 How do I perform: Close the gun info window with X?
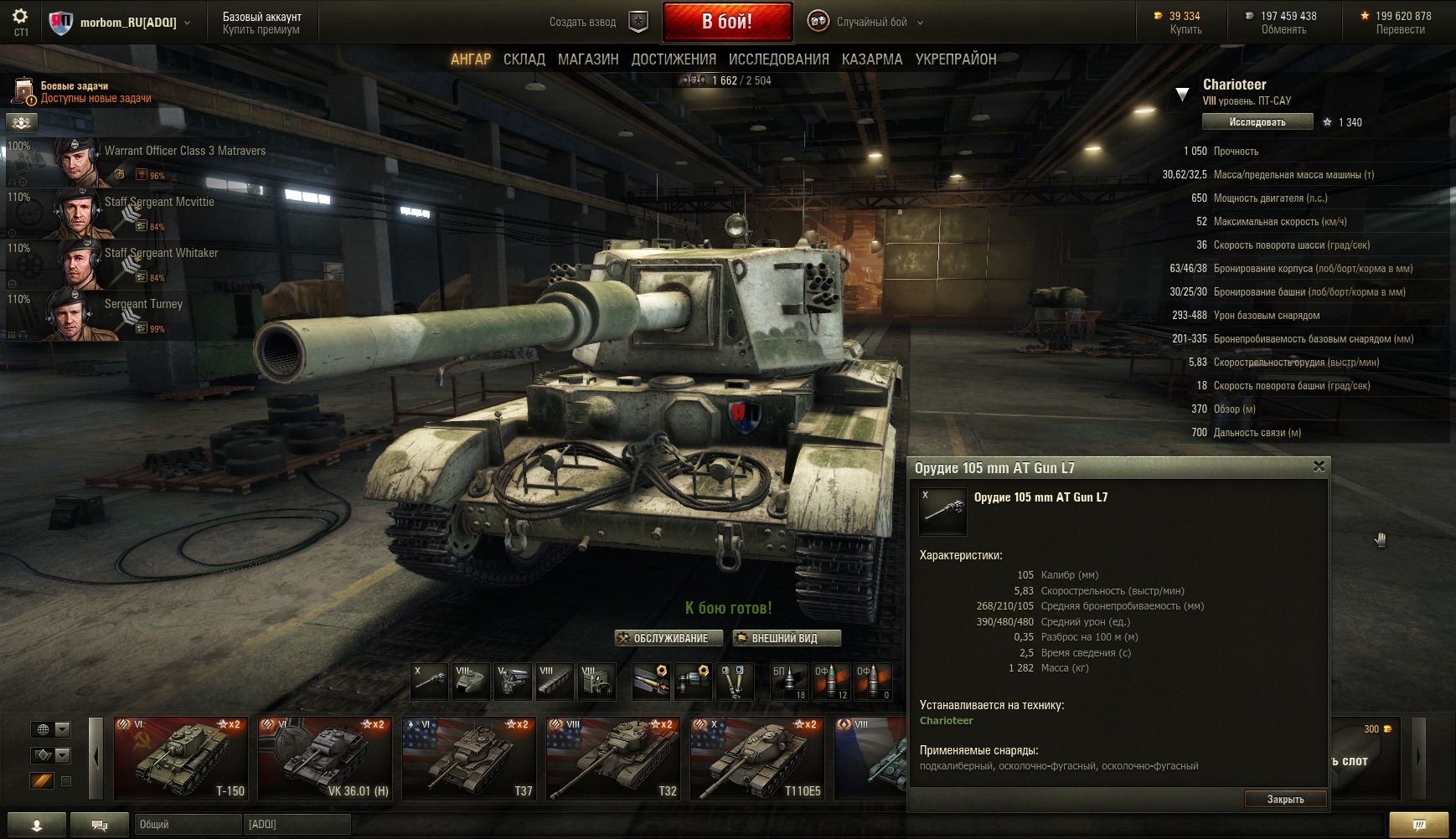pyautogui.click(x=1319, y=466)
